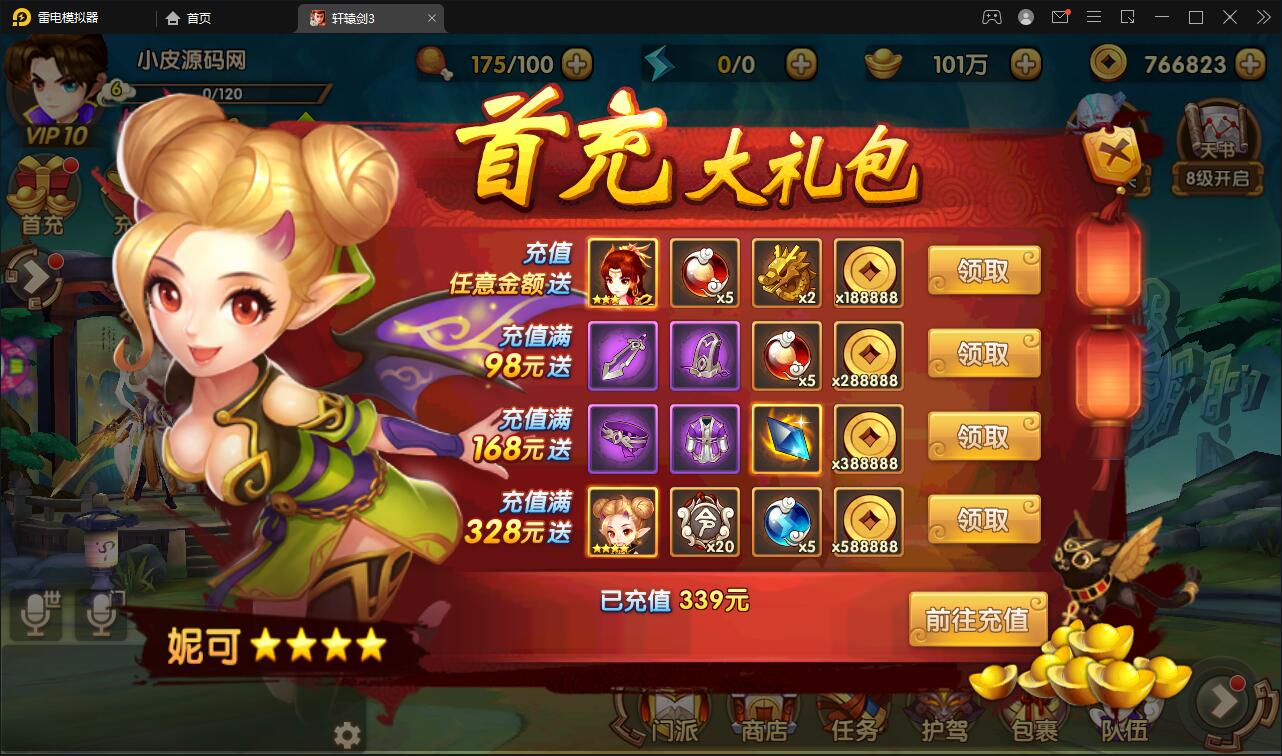Mute the 世 world chat microphone
The width and height of the screenshot is (1282, 756).
(x=37, y=614)
